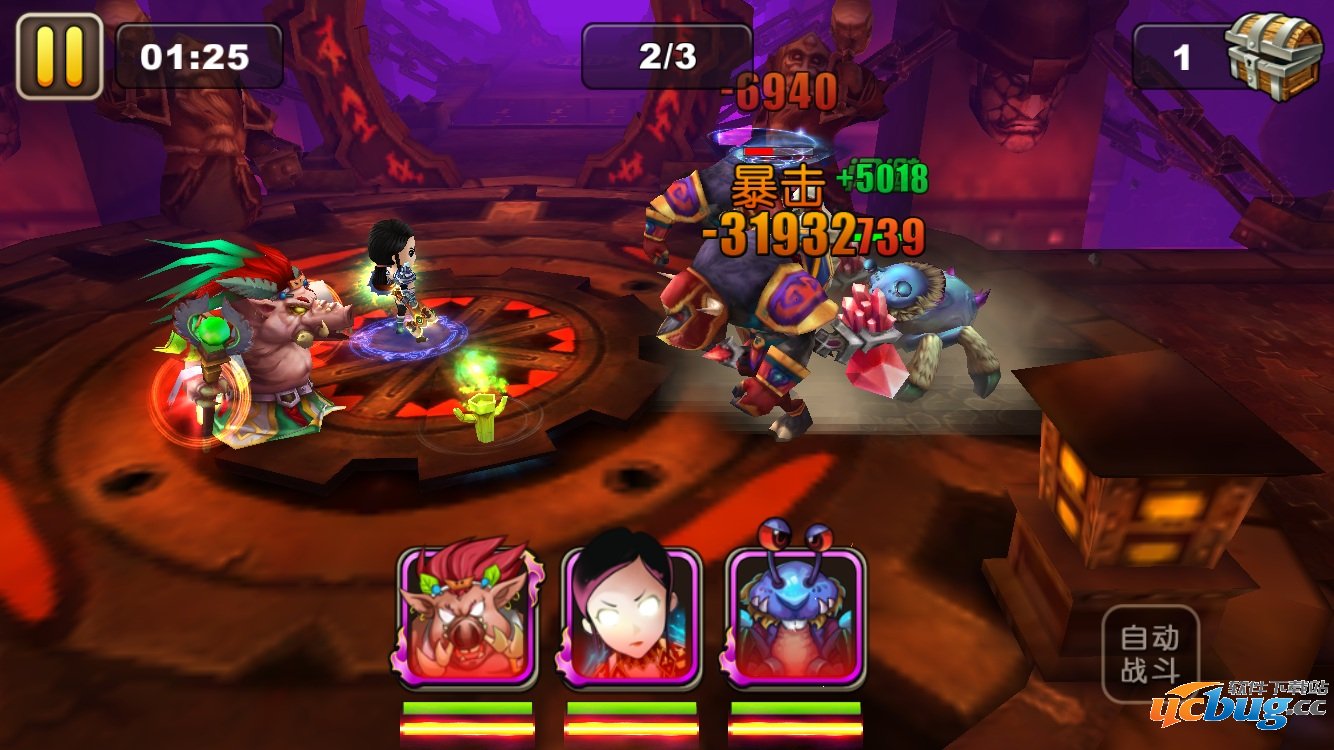Image resolution: width=1334 pixels, height=750 pixels.
Task: Pause the battle with the yellow pause button
Action: (59, 56)
